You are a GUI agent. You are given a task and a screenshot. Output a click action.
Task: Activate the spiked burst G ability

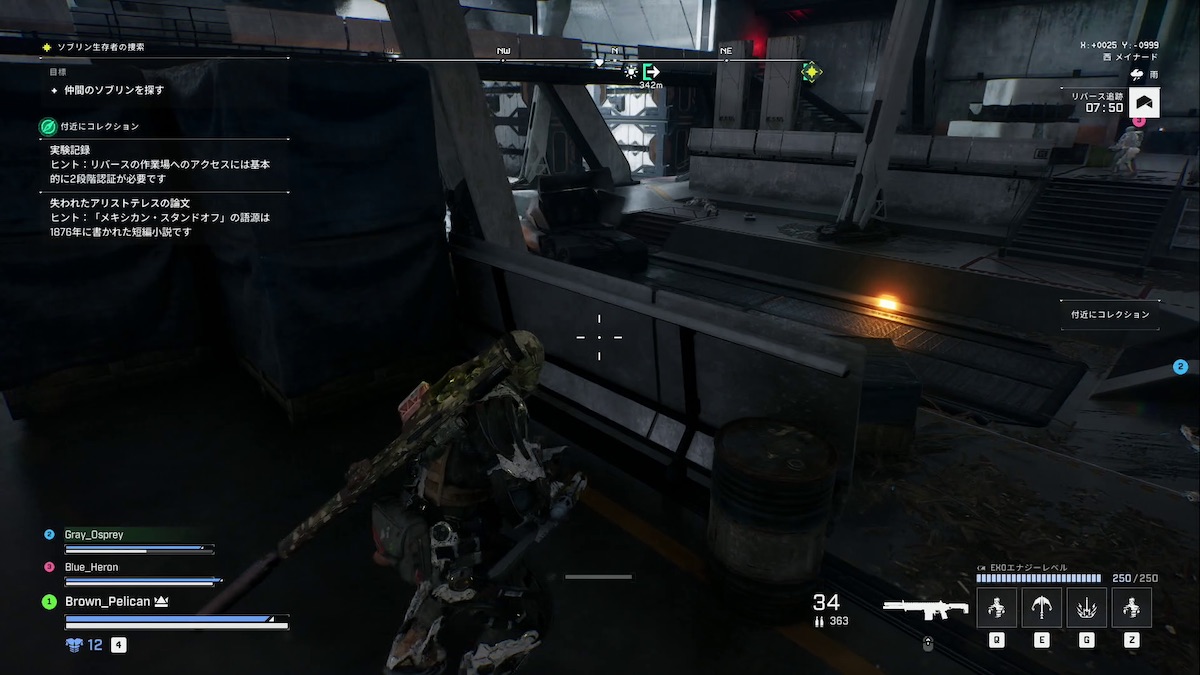pyautogui.click(x=1087, y=607)
